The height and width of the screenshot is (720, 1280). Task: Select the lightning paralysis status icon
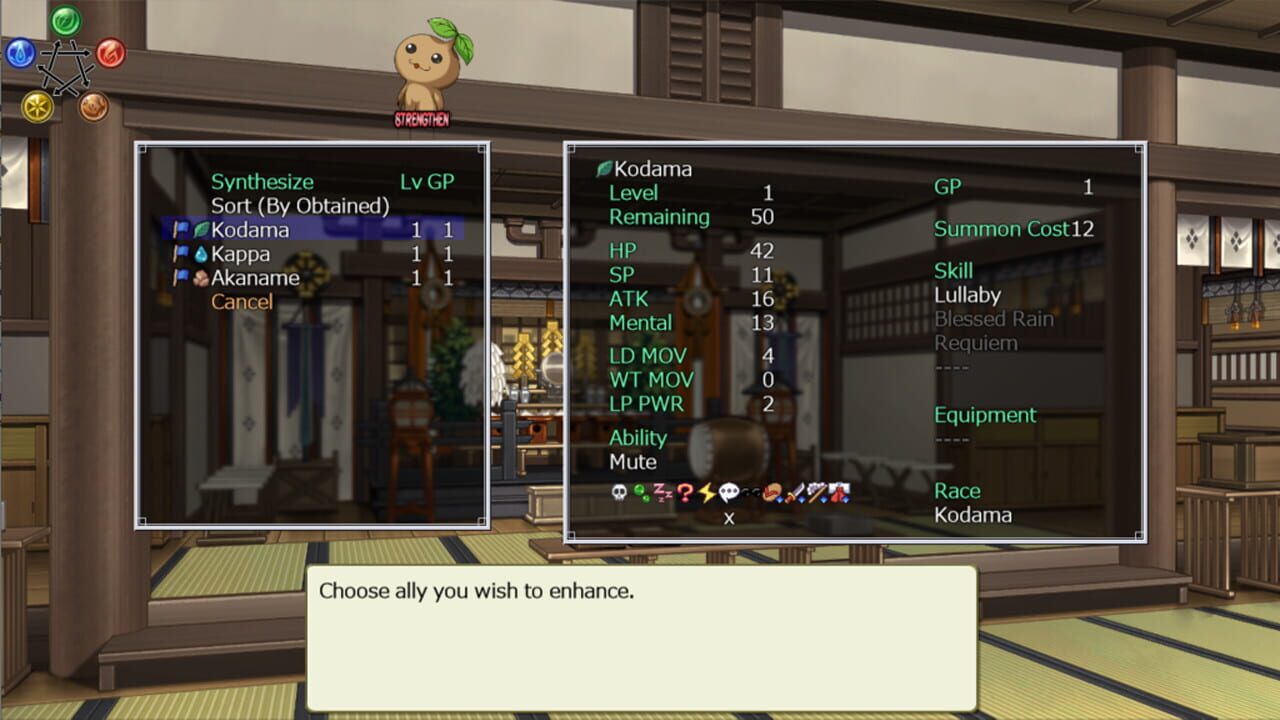tap(705, 493)
